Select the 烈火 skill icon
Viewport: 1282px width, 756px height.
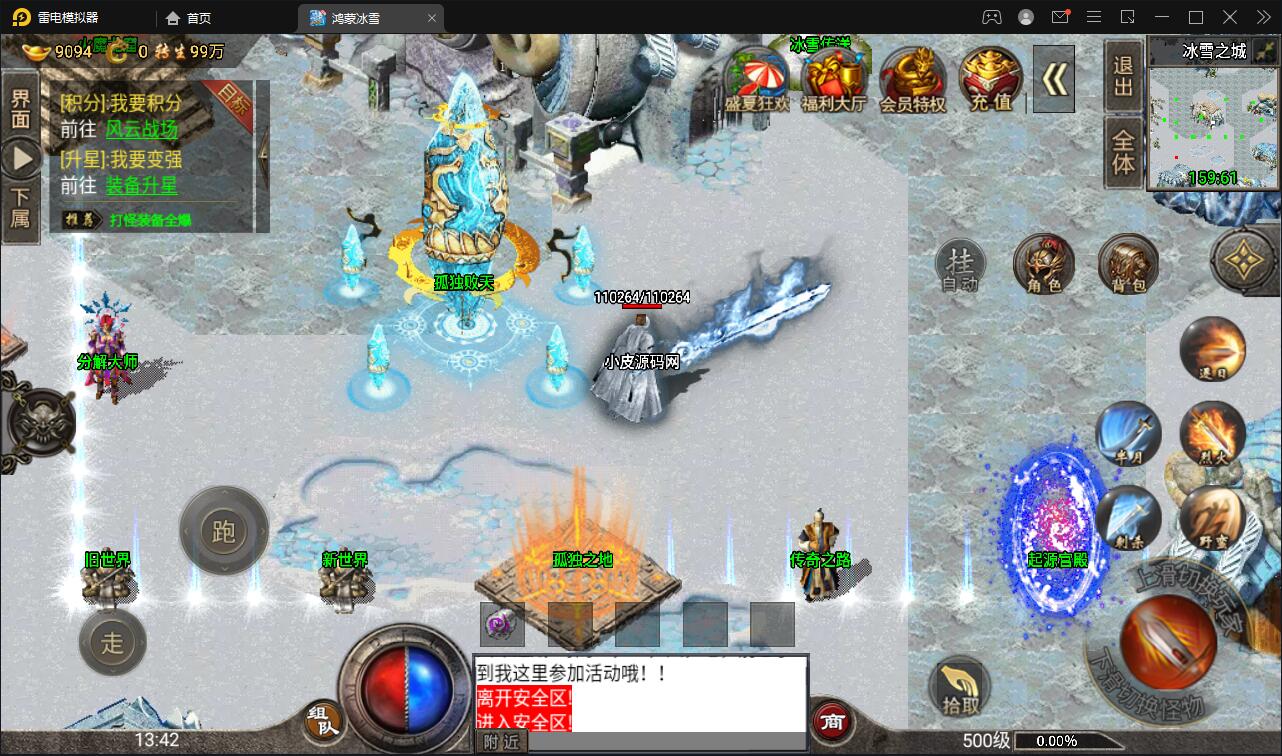pos(1214,435)
